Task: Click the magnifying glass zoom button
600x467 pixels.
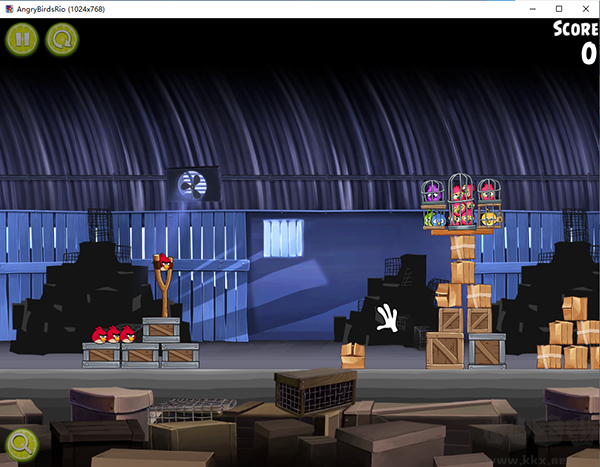Action: [20, 442]
